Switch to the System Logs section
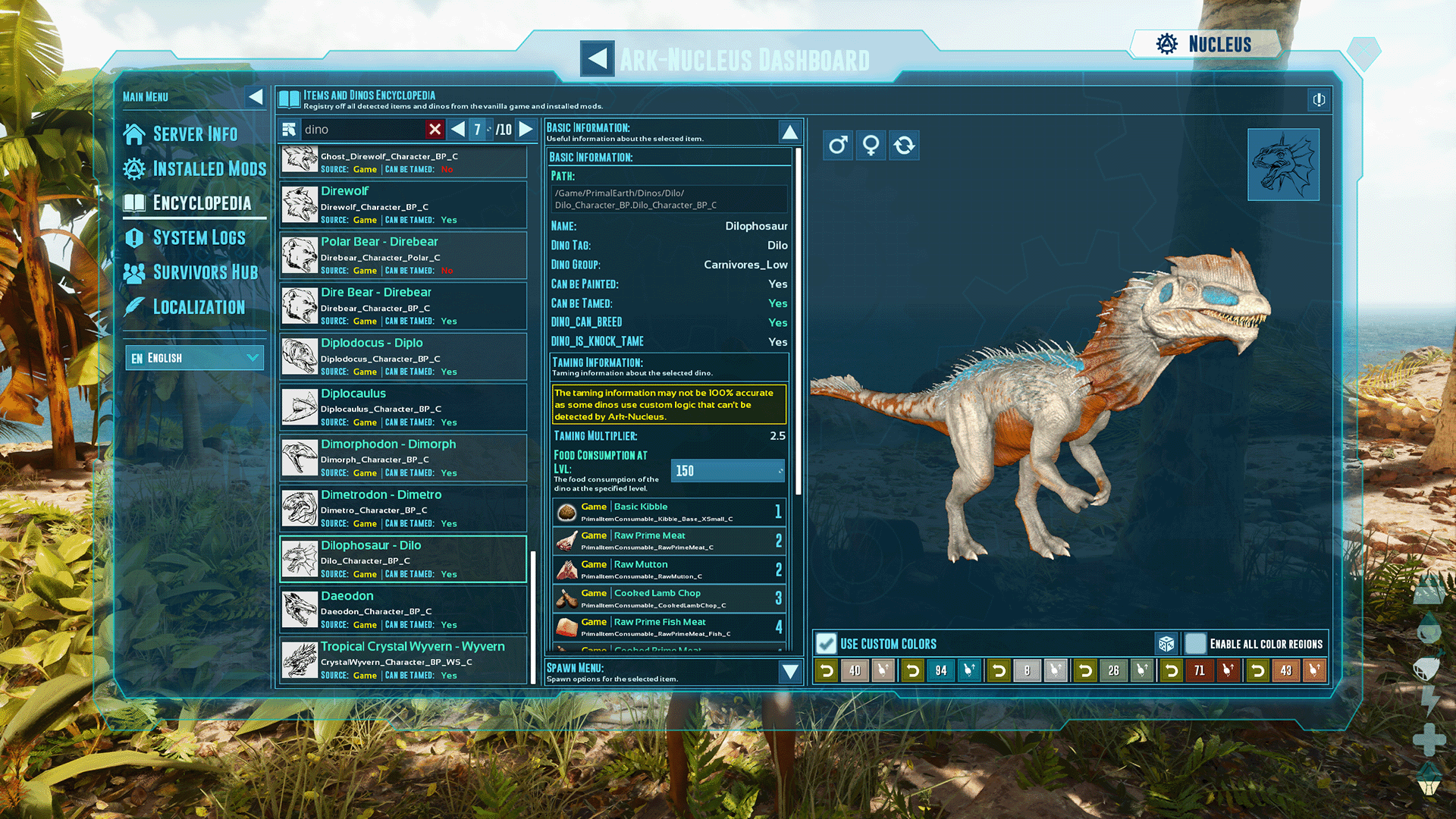1456x819 pixels. [x=188, y=237]
